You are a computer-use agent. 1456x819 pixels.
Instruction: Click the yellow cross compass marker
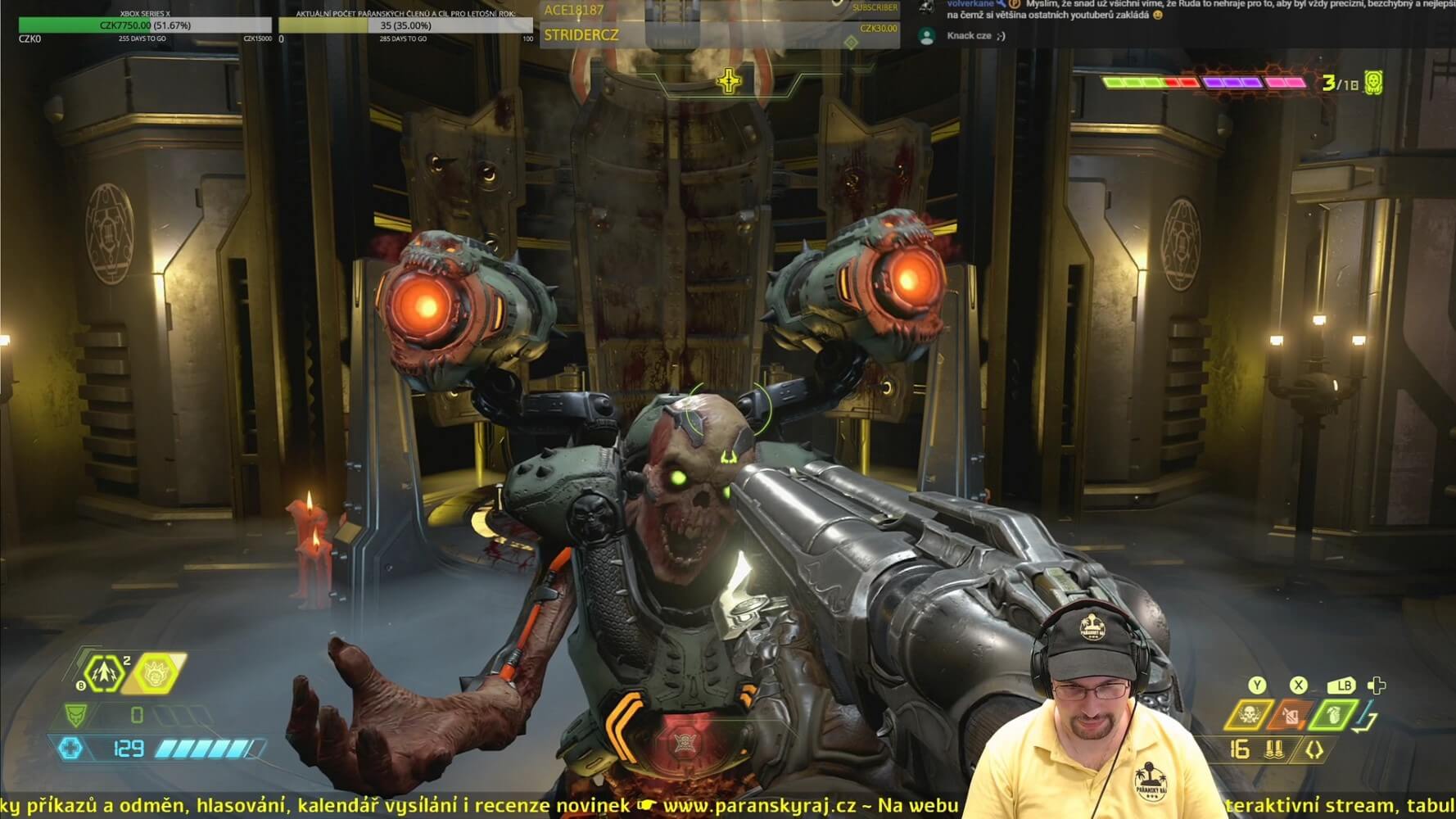[x=728, y=81]
